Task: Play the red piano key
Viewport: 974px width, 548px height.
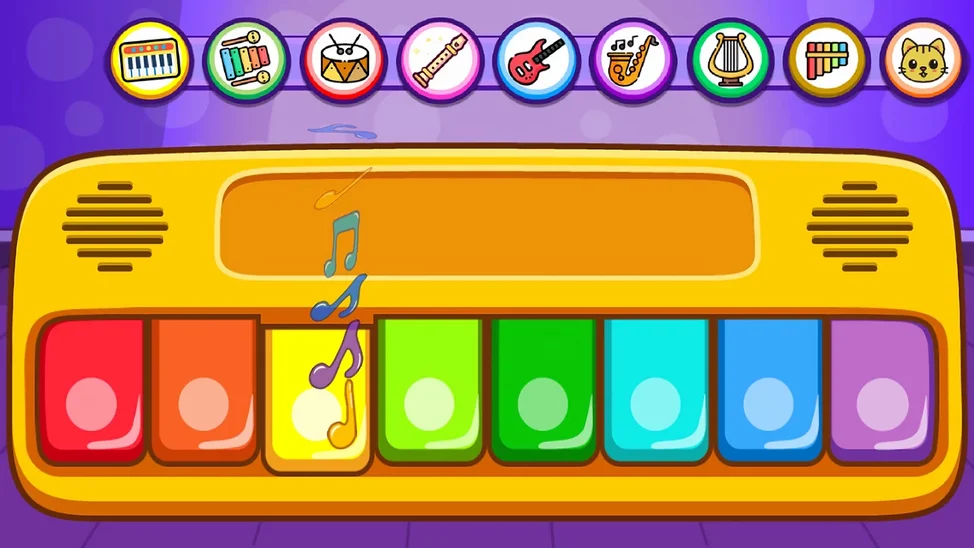Action: pyautogui.click(x=92, y=392)
